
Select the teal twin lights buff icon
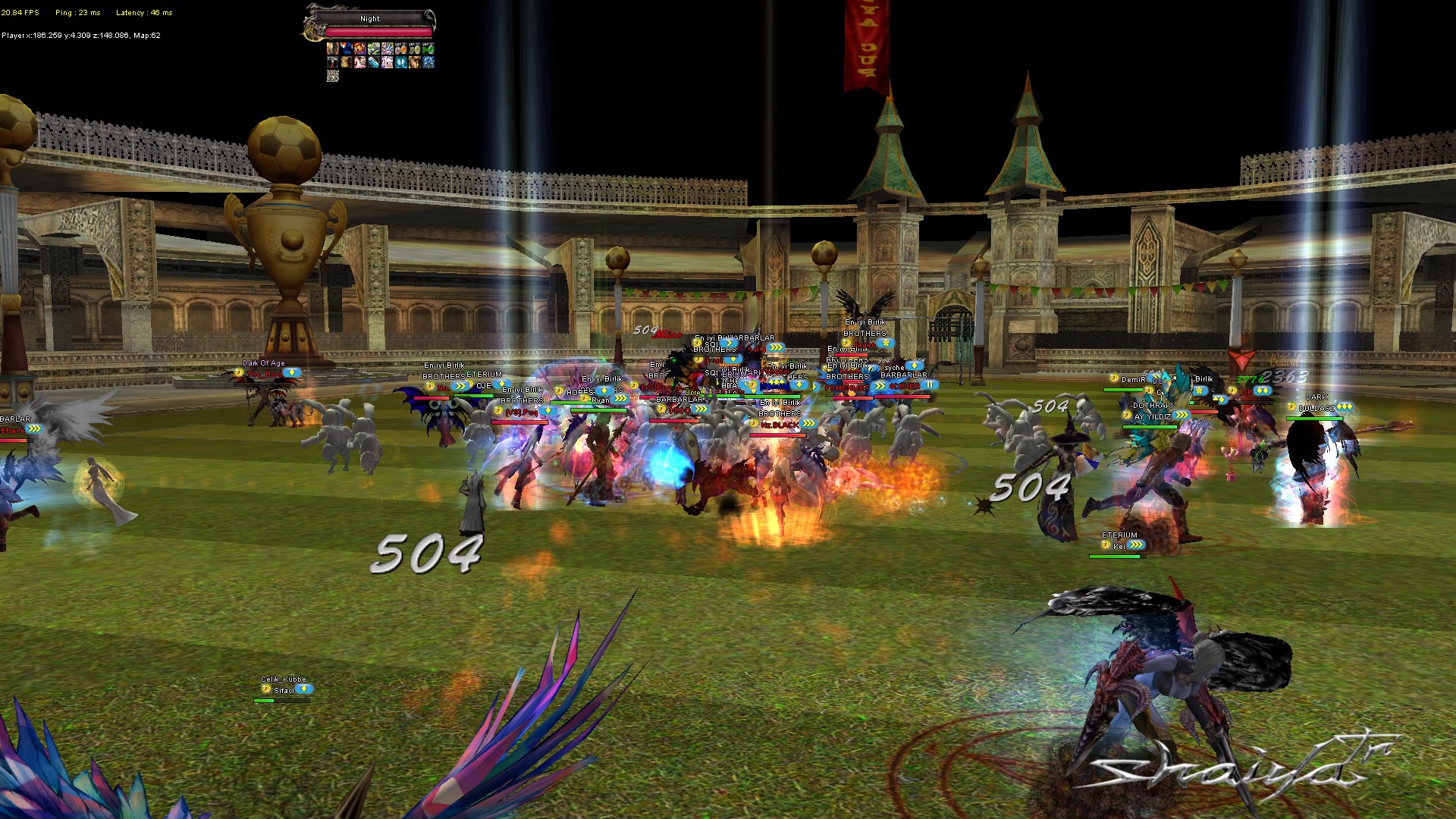click(401, 62)
